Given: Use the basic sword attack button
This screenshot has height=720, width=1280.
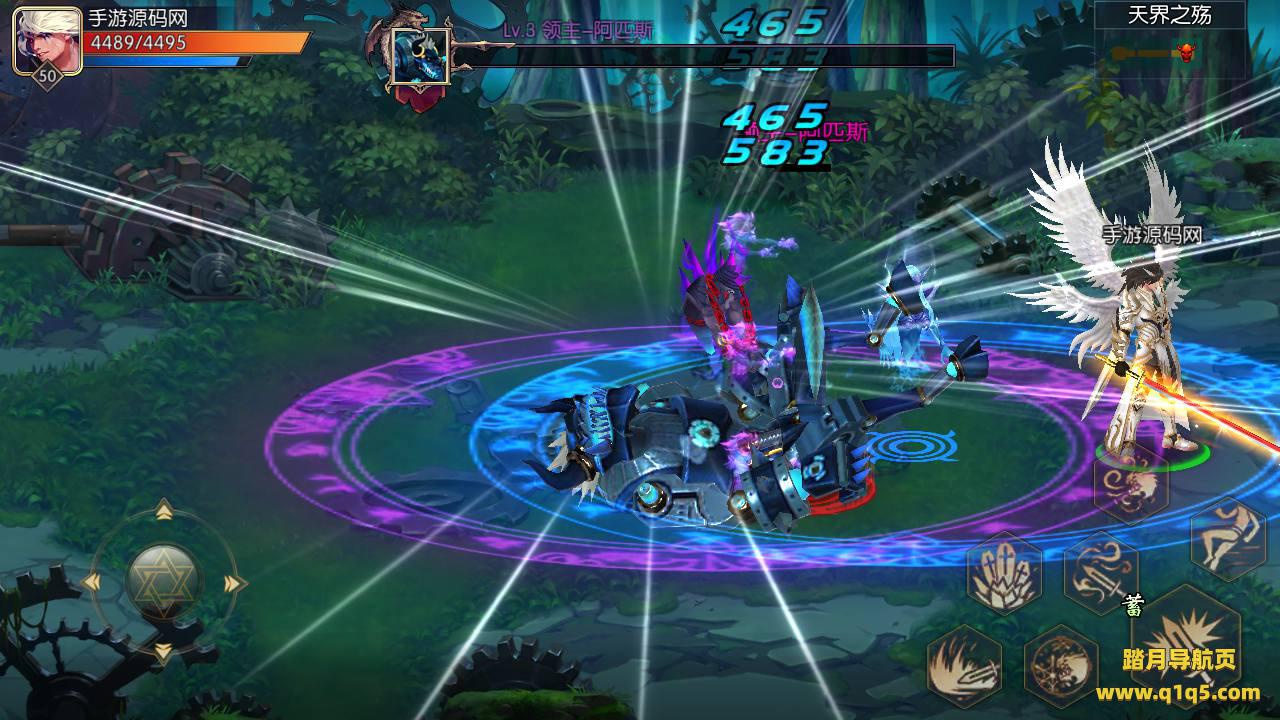Looking at the screenshot, I should [x=1185, y=640].
